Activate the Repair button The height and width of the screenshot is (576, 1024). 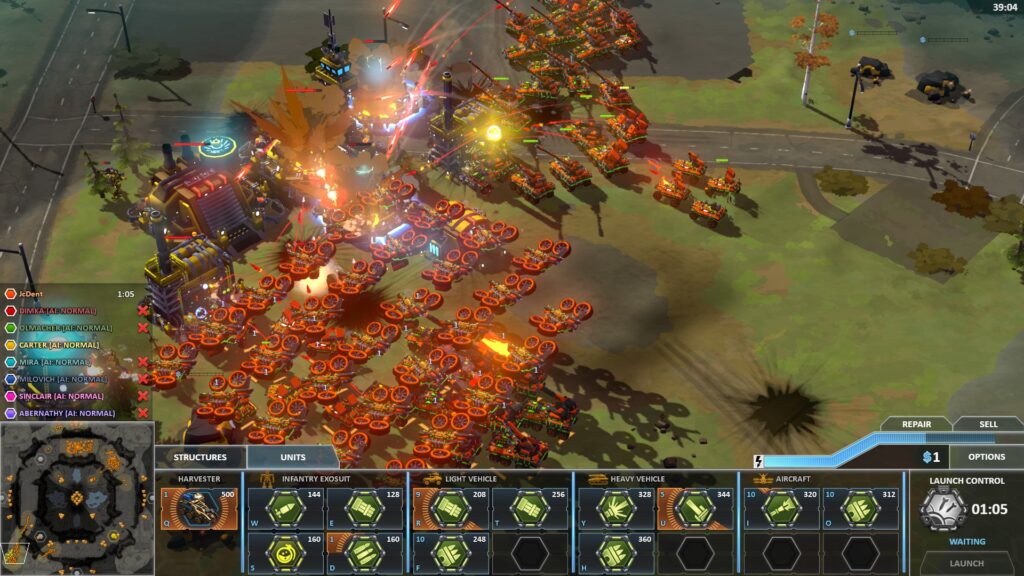(x=916, y=424)
